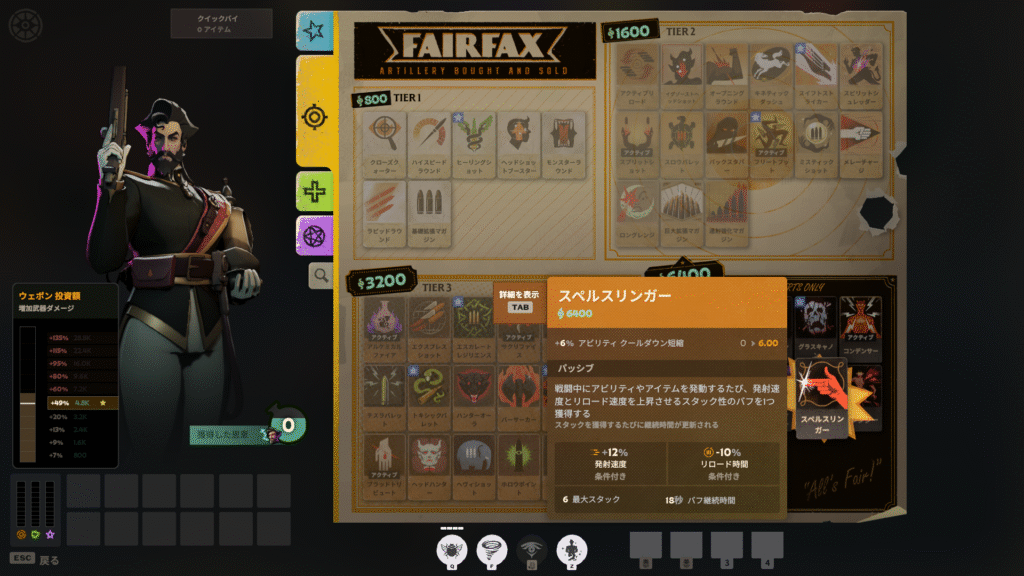Switch to the purple Spirit shop tab
Screen dimensions: 1024x576
(x=315, y=236)
